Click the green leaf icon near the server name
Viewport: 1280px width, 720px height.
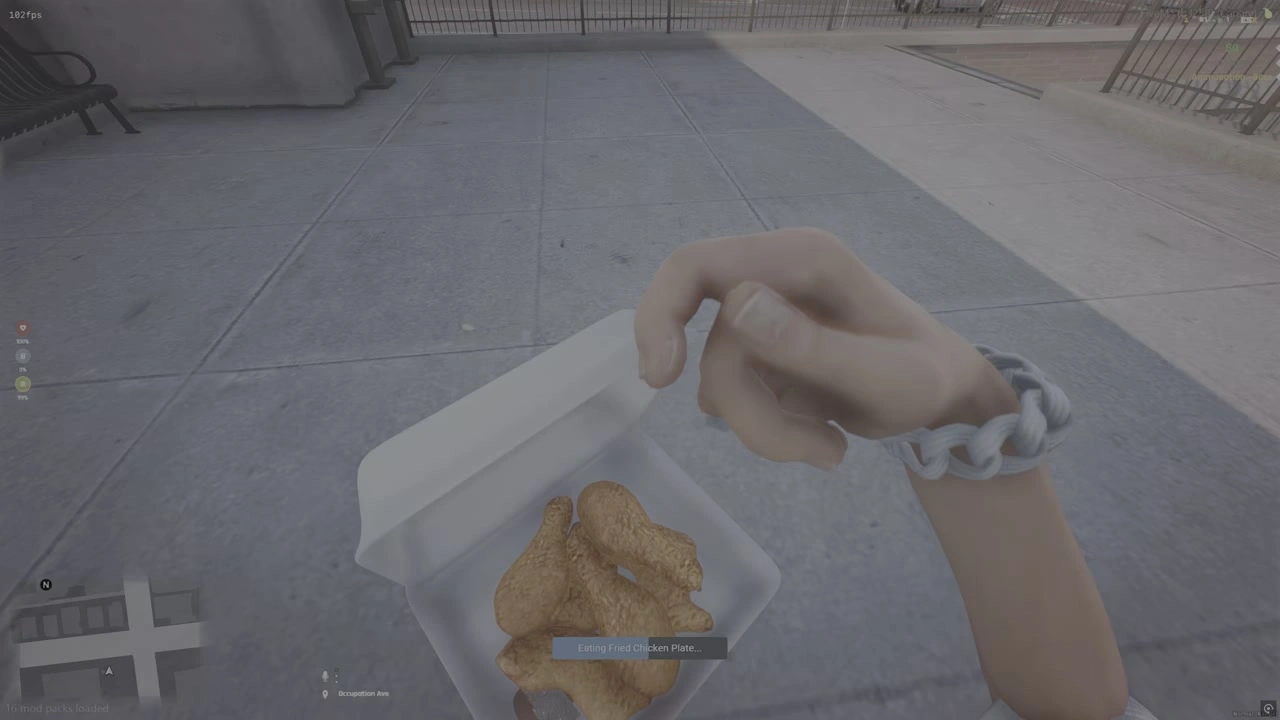tap(1266, 13)
